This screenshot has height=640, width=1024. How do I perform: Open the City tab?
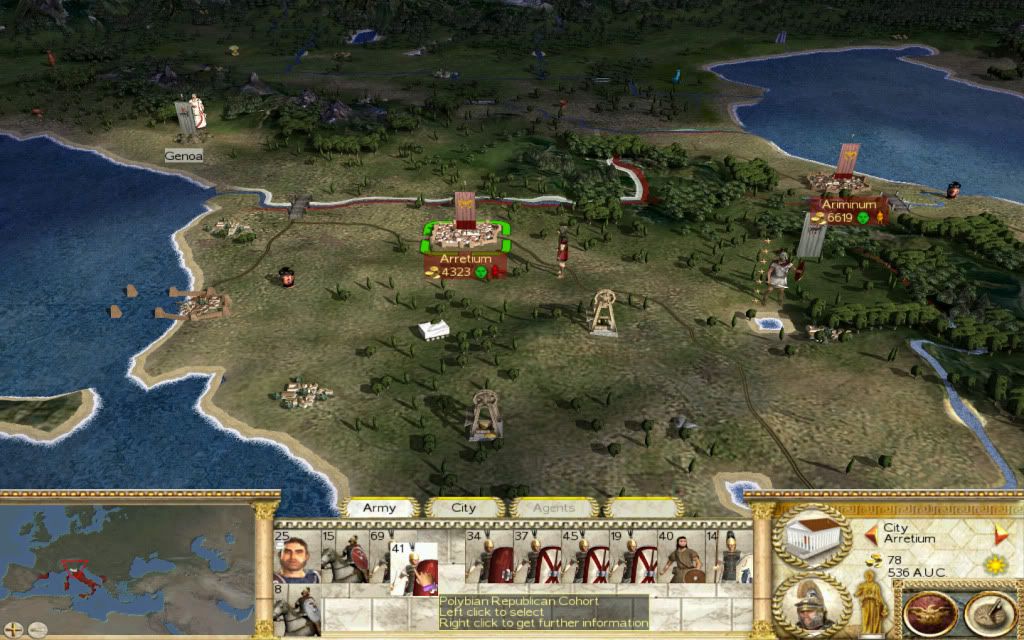tap(464, 508)
